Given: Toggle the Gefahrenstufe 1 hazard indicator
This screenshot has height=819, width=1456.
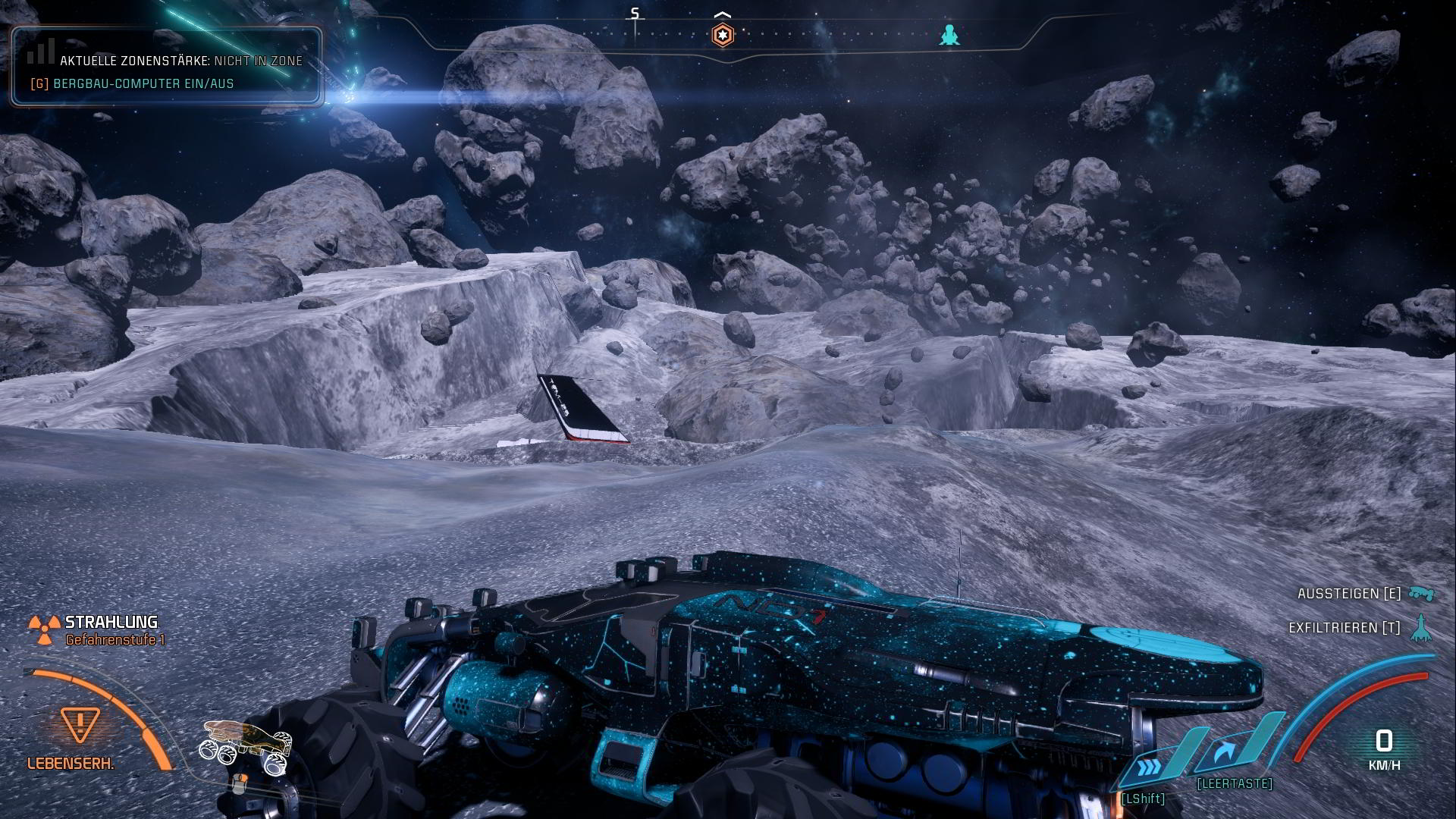Looking at the screenshot, I should tap(115, 639).
